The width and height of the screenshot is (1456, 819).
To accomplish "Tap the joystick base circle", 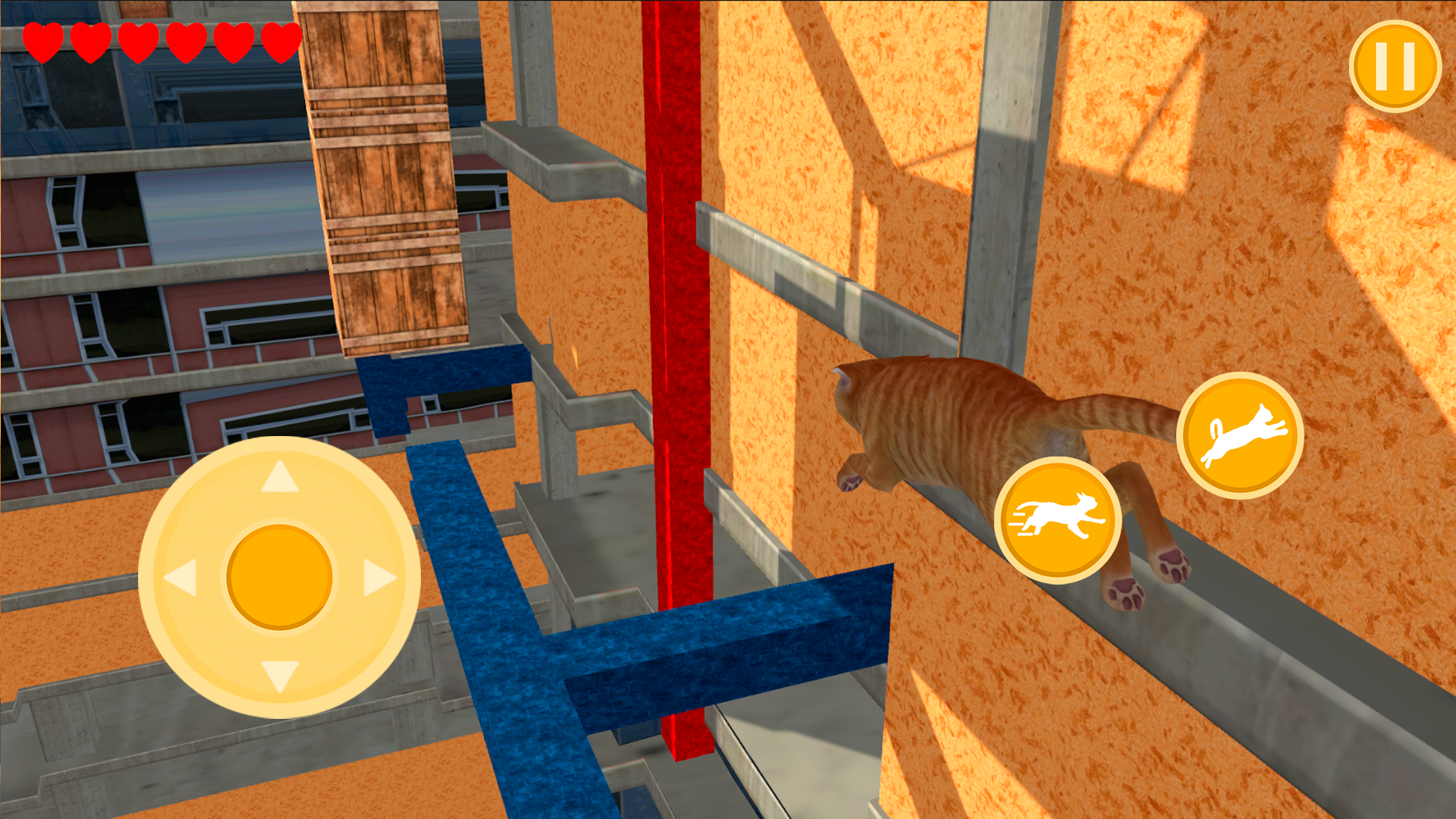I will click(x=281, y=574).
